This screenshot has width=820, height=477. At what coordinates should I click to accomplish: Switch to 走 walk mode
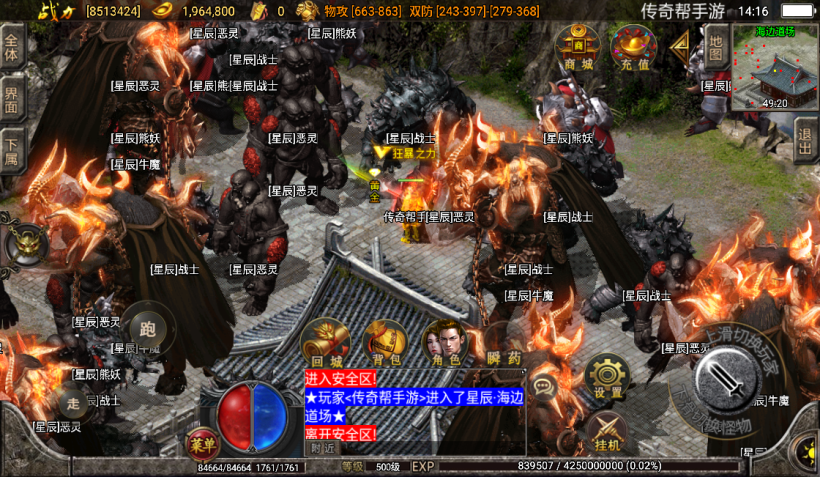coord(74,404)
